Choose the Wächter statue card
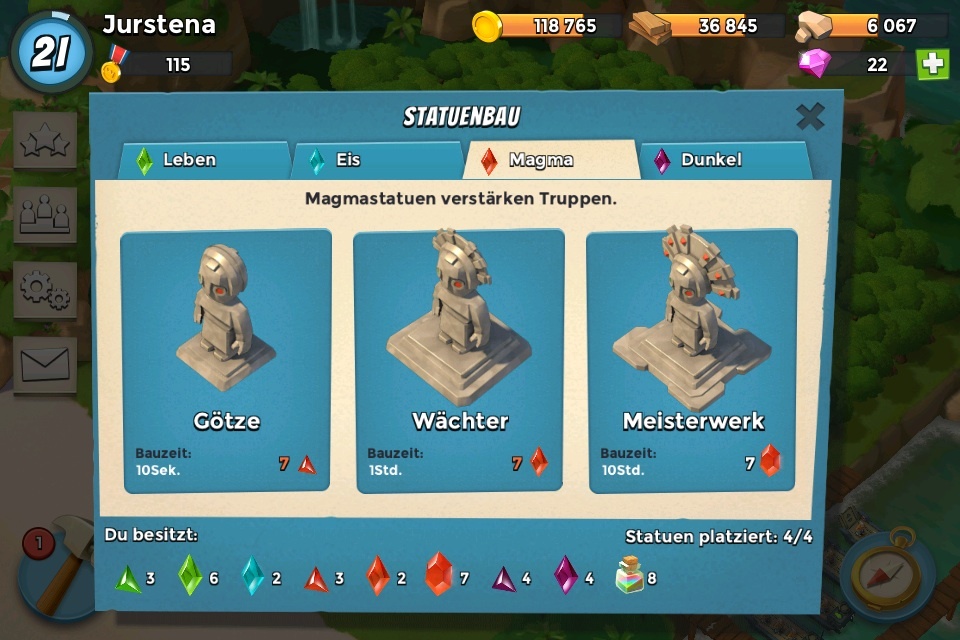The image size is (960, 640). point(459,360)
